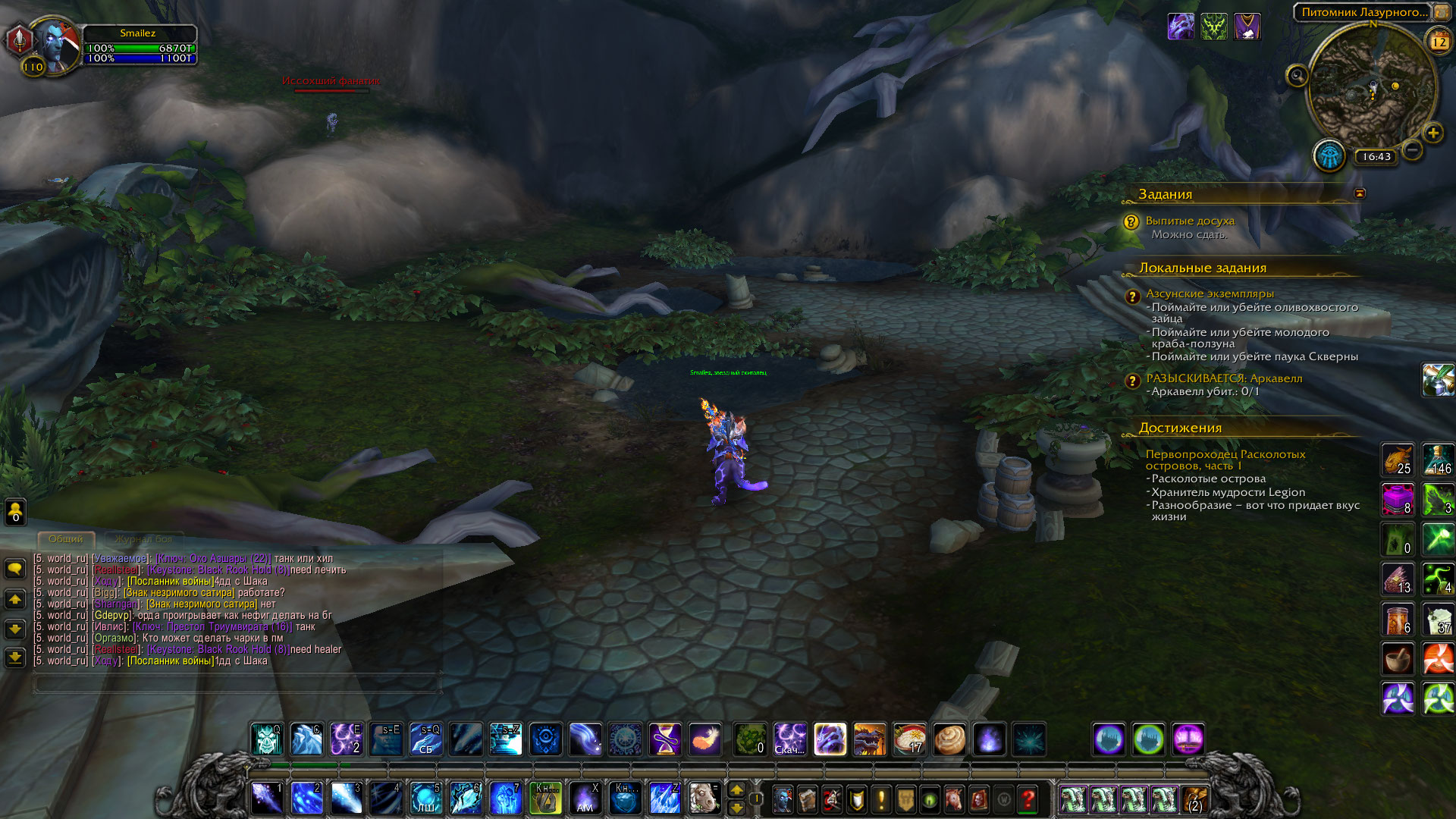Open the class order hall eye button
The width and height of the screenshot is (1456, 819).
(x=1329, y=156)
